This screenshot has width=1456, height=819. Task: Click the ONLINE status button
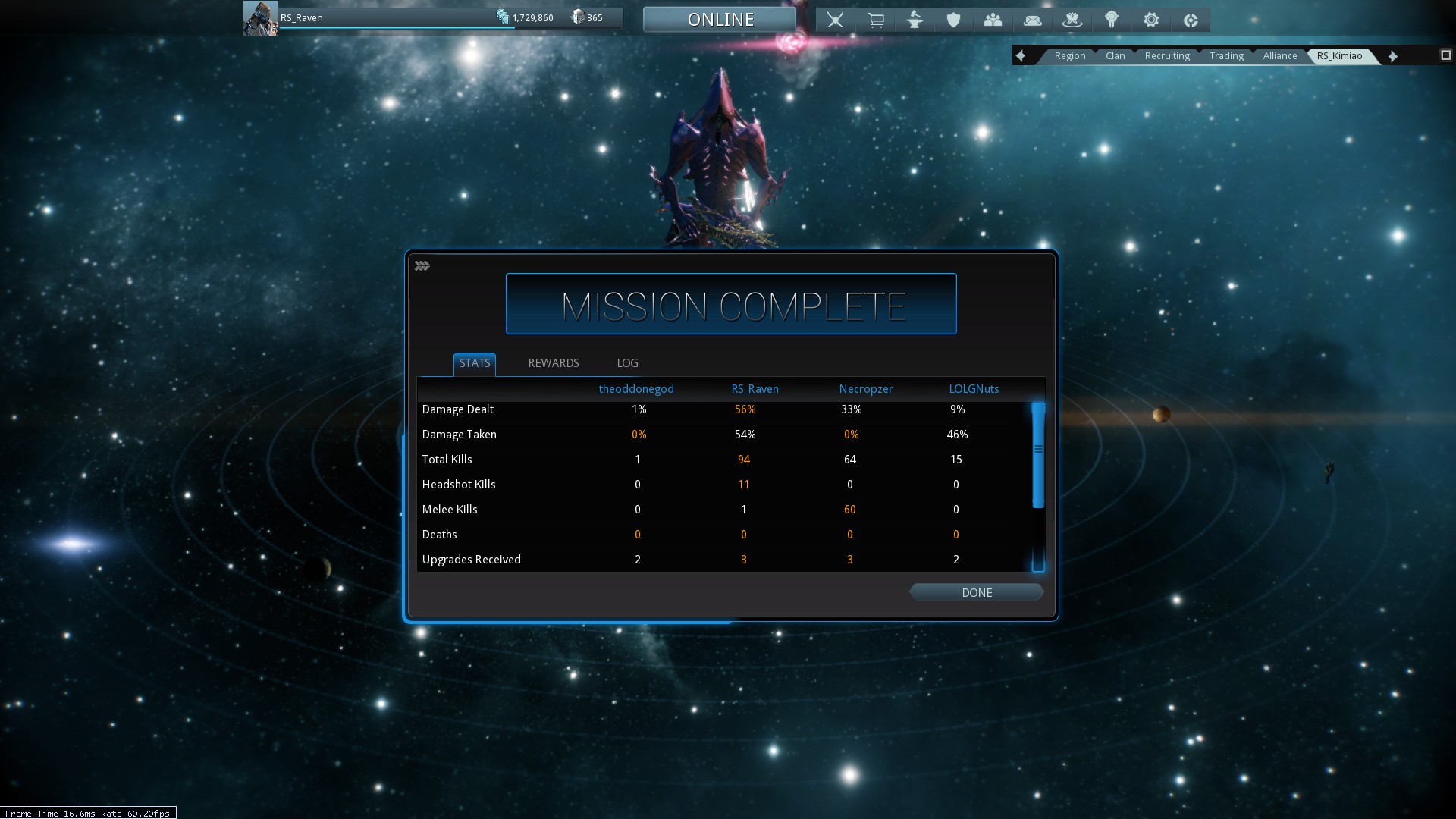[720, 20]
